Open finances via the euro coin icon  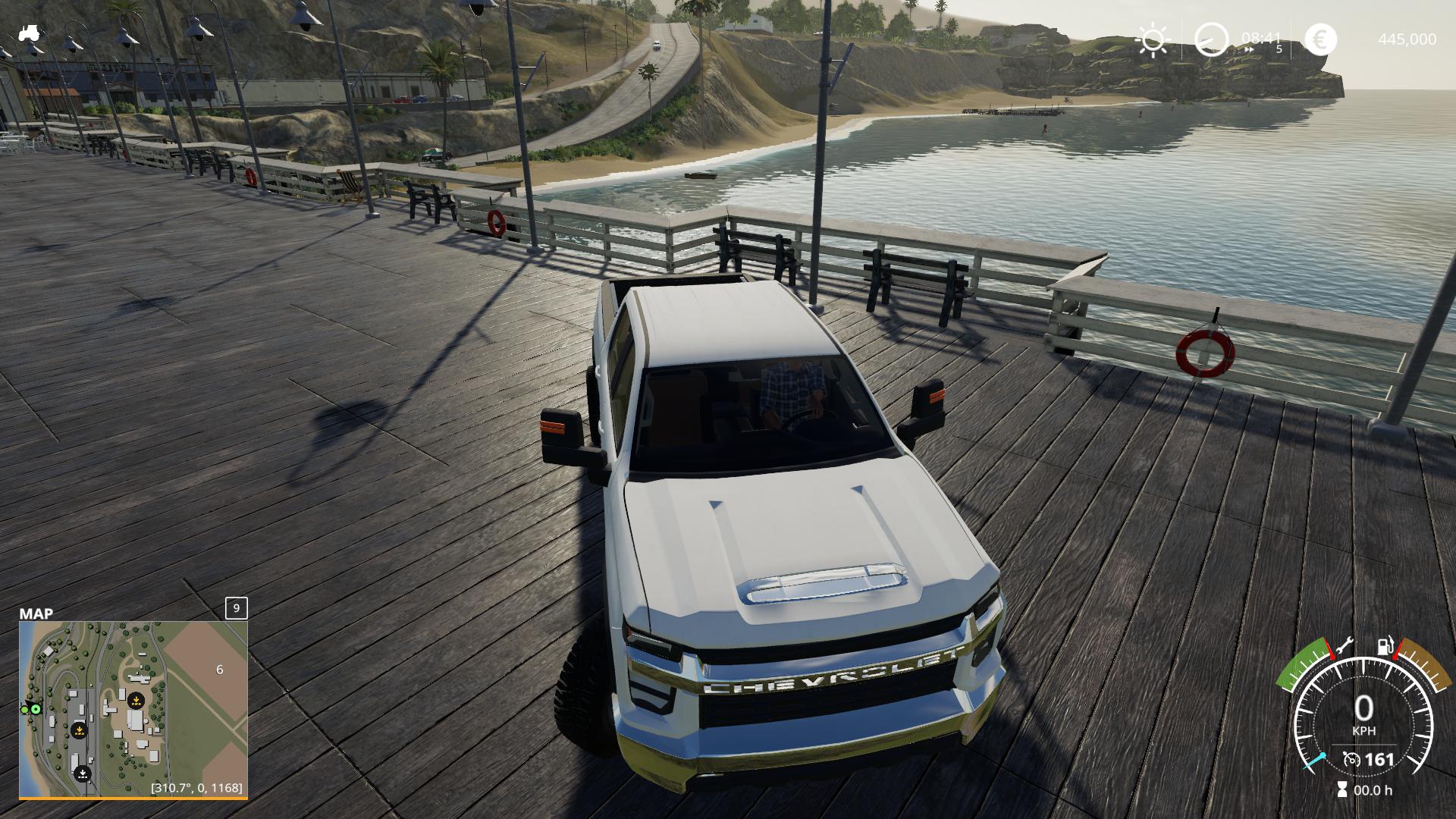pyautogui.click(x=1320, y=39)
